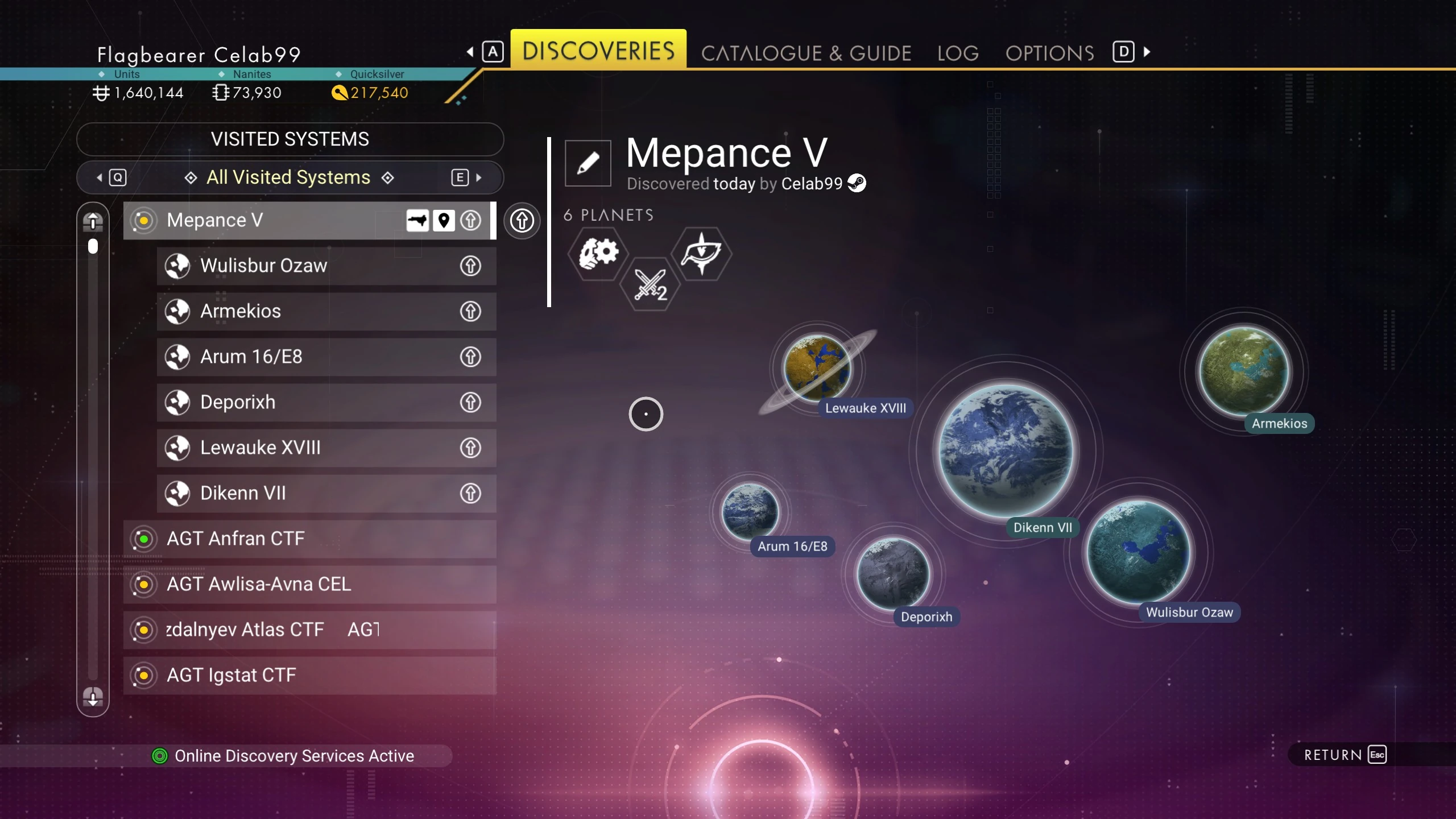Rename Mepance V with the pencil icon
1456x819 pixels.
click(588, 163)
